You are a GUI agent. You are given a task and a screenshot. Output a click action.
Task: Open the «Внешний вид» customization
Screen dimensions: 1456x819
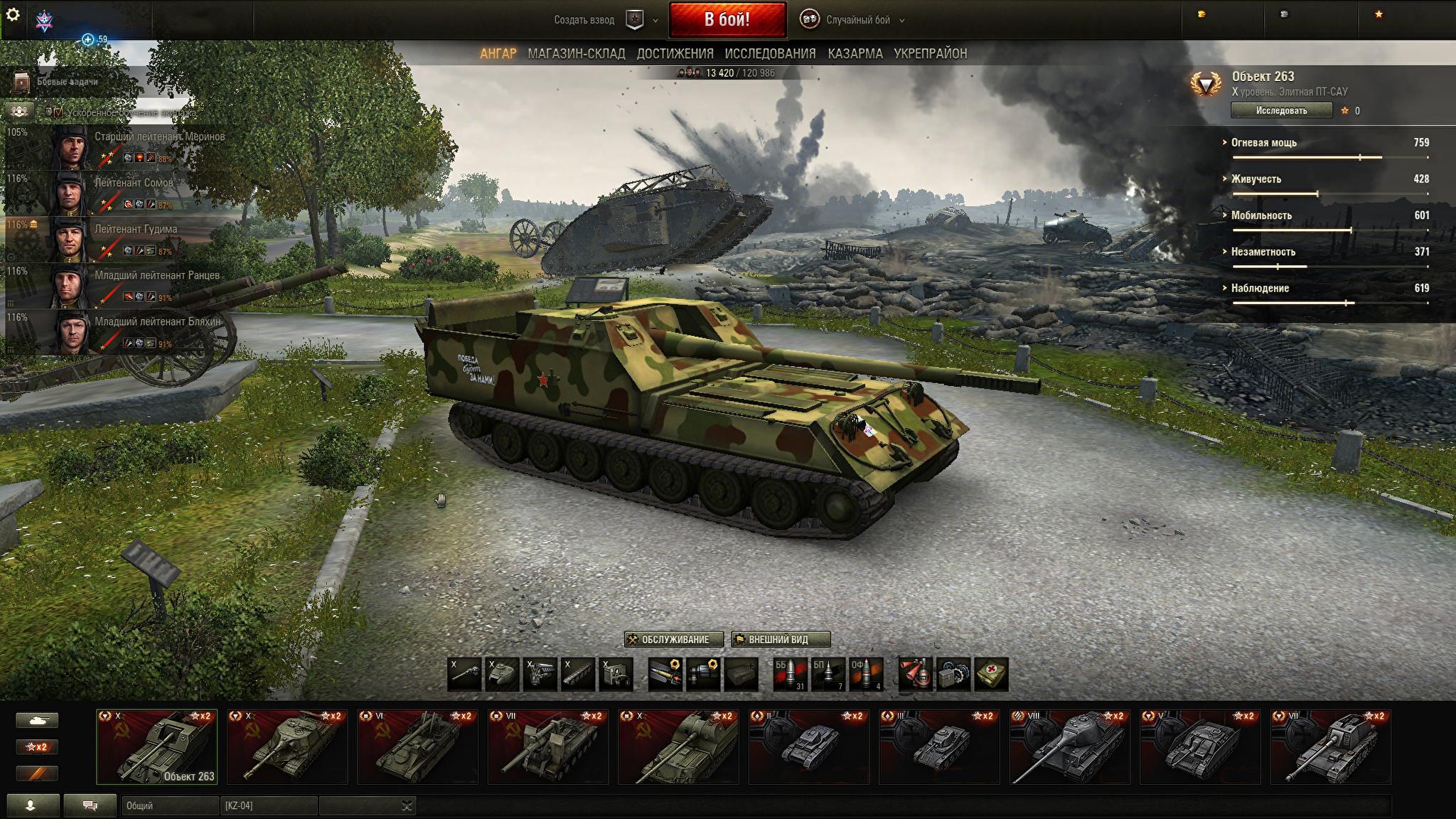point(780,639)
